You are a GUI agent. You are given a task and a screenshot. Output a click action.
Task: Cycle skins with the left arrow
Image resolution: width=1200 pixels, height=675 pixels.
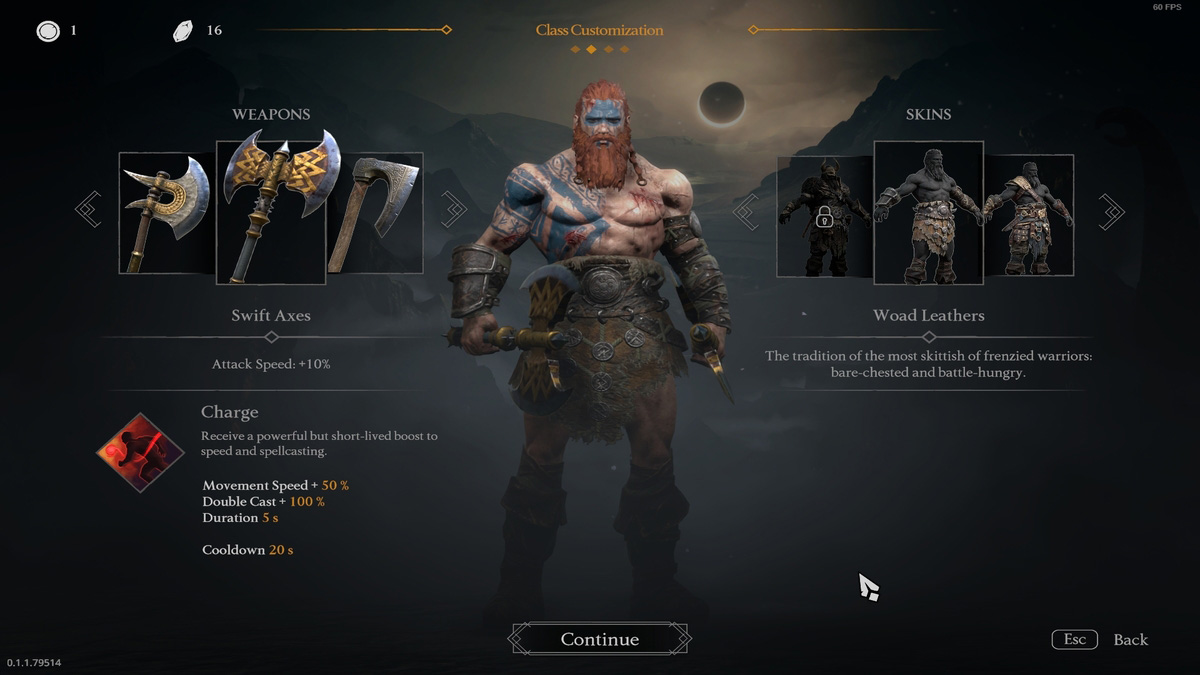click(746, 211)
